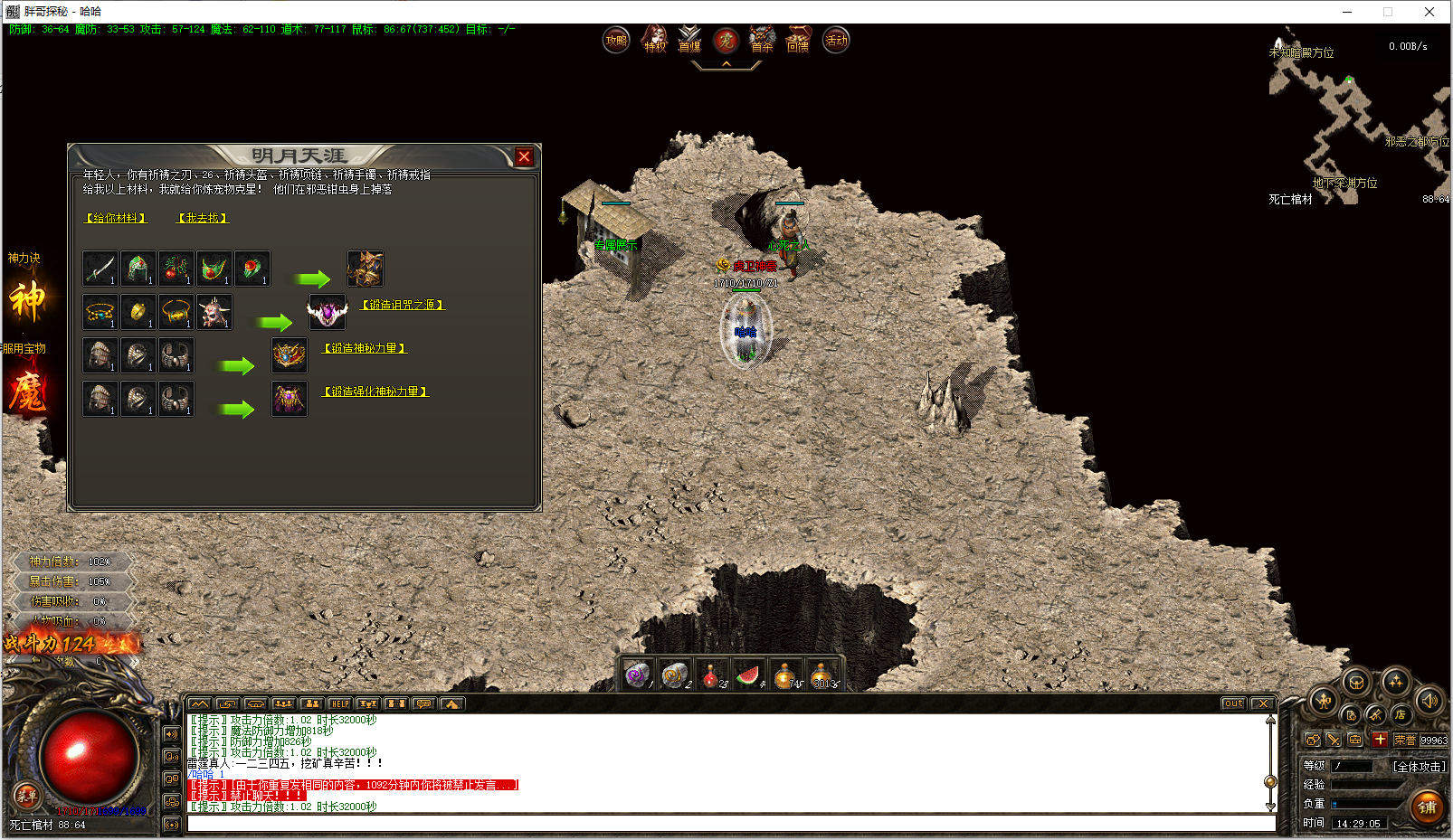
Task: Click the 【锻造诅咒之源】 forge link
Action: click(x=403, y=305)
